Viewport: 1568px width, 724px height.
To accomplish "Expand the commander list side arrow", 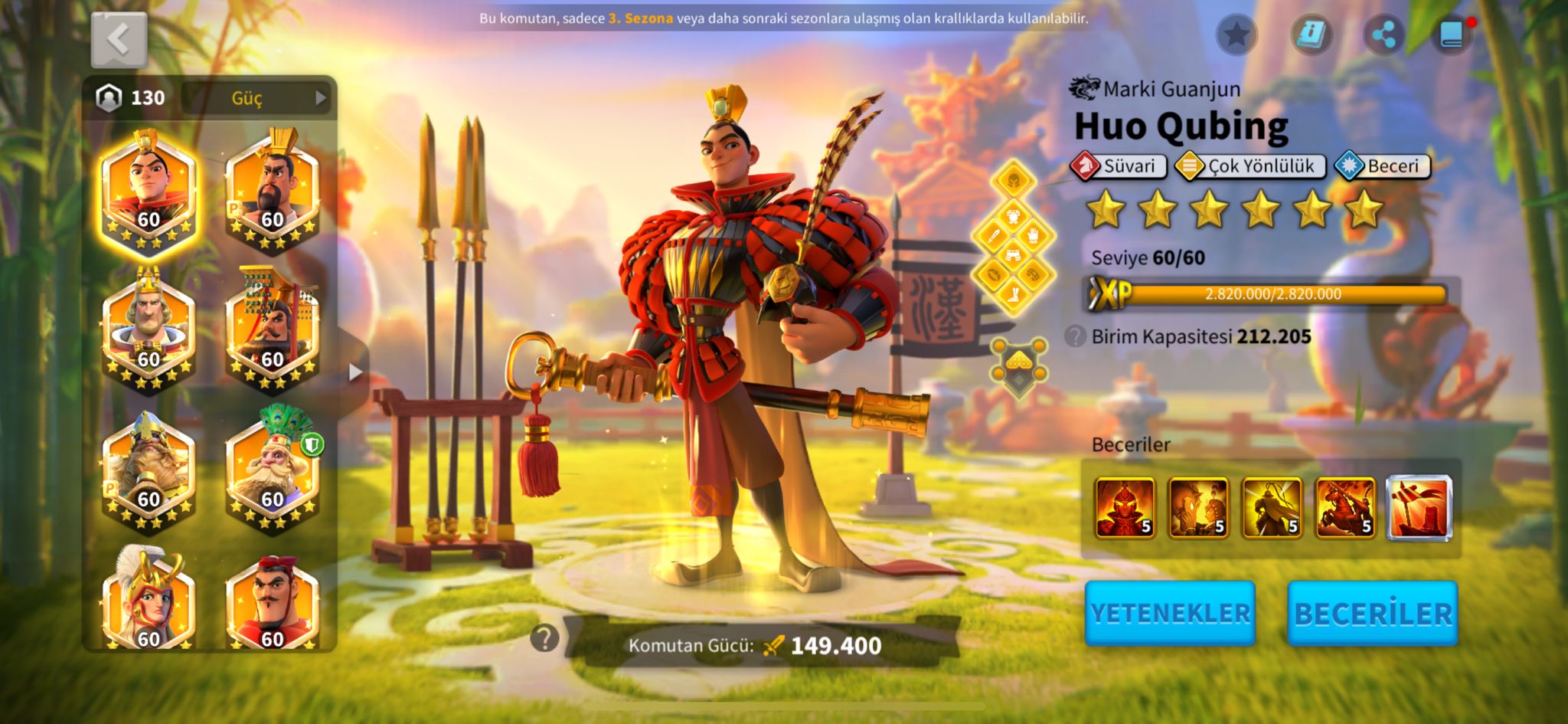I will [354, 372].
